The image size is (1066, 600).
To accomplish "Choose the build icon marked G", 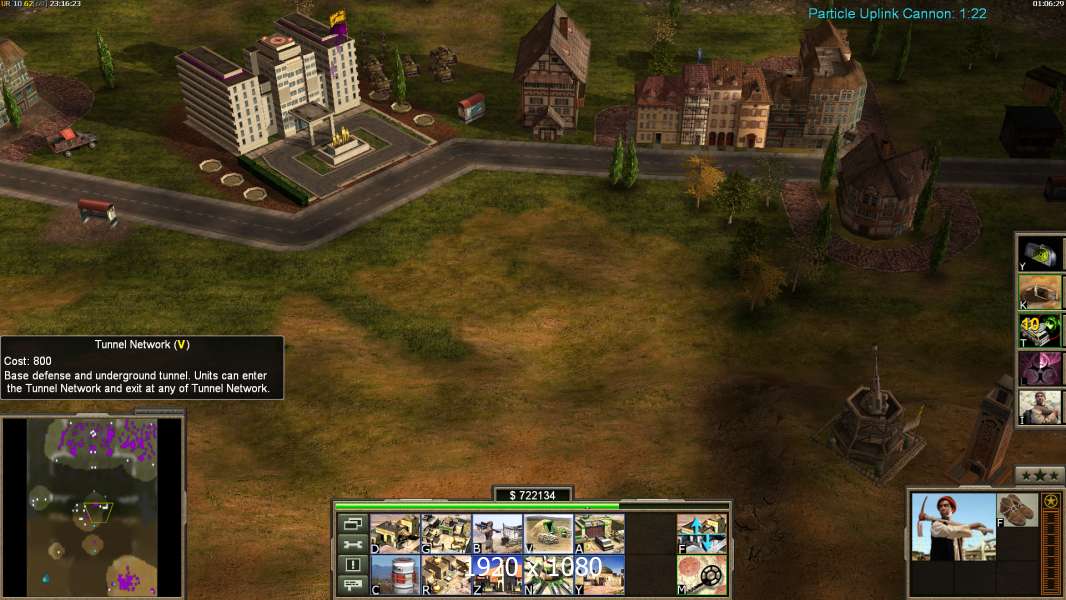I will (446, 534).
